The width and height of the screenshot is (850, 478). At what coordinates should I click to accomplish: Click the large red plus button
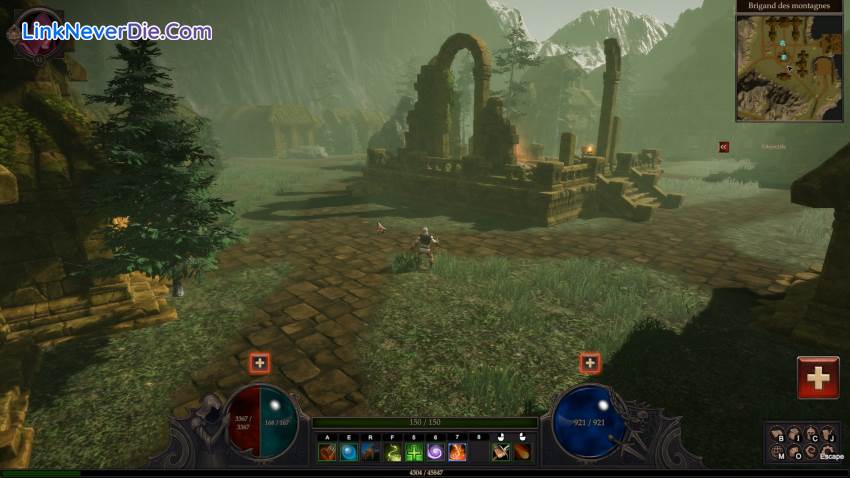818,378
